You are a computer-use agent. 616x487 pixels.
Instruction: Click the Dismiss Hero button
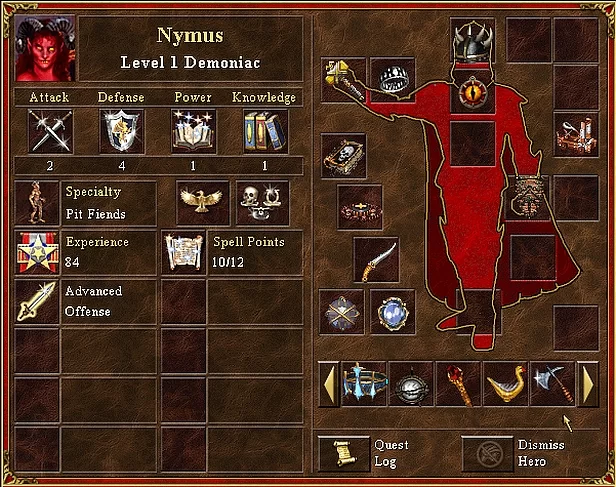click(485, 452)
